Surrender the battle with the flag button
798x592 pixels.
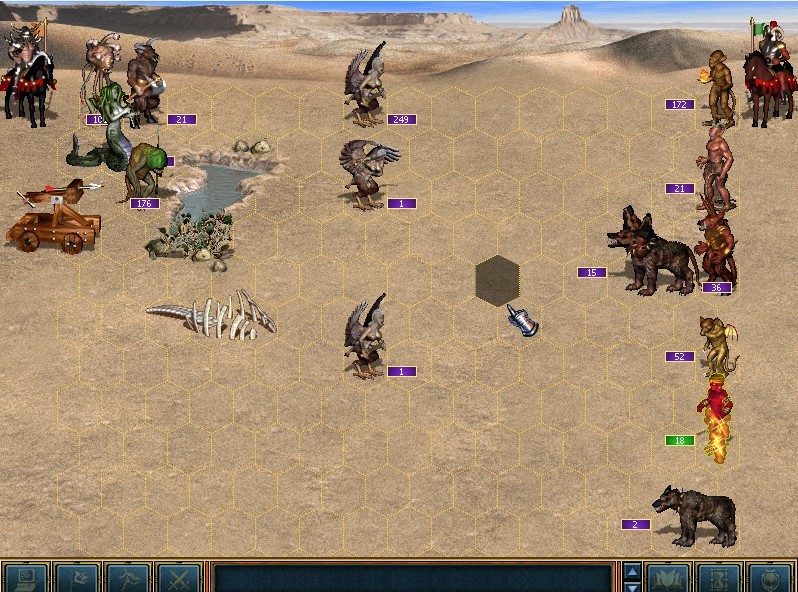(x=77, y=578)
